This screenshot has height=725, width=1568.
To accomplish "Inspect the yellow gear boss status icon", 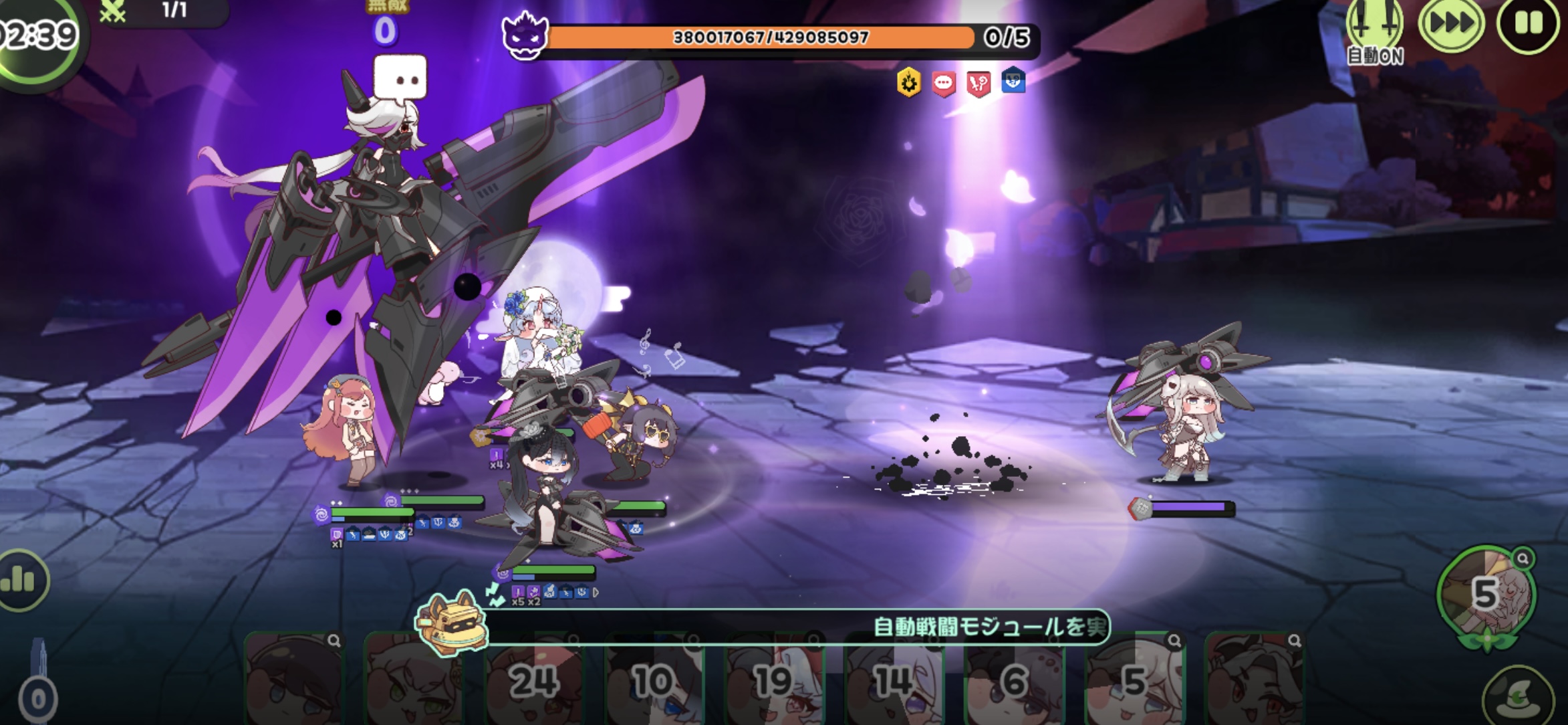I will pos(909,83).
